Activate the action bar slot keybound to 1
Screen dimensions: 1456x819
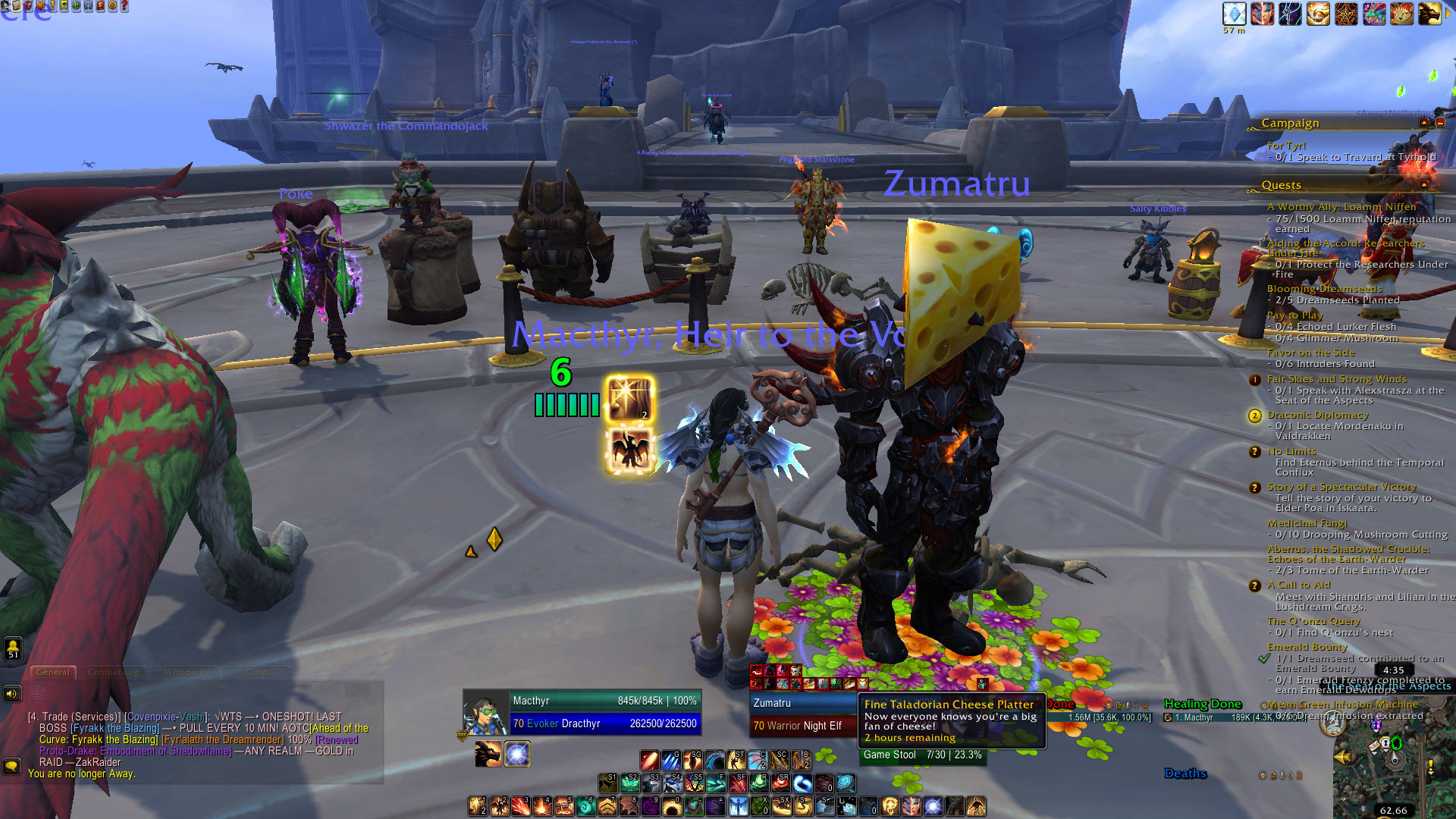(477, 805)
